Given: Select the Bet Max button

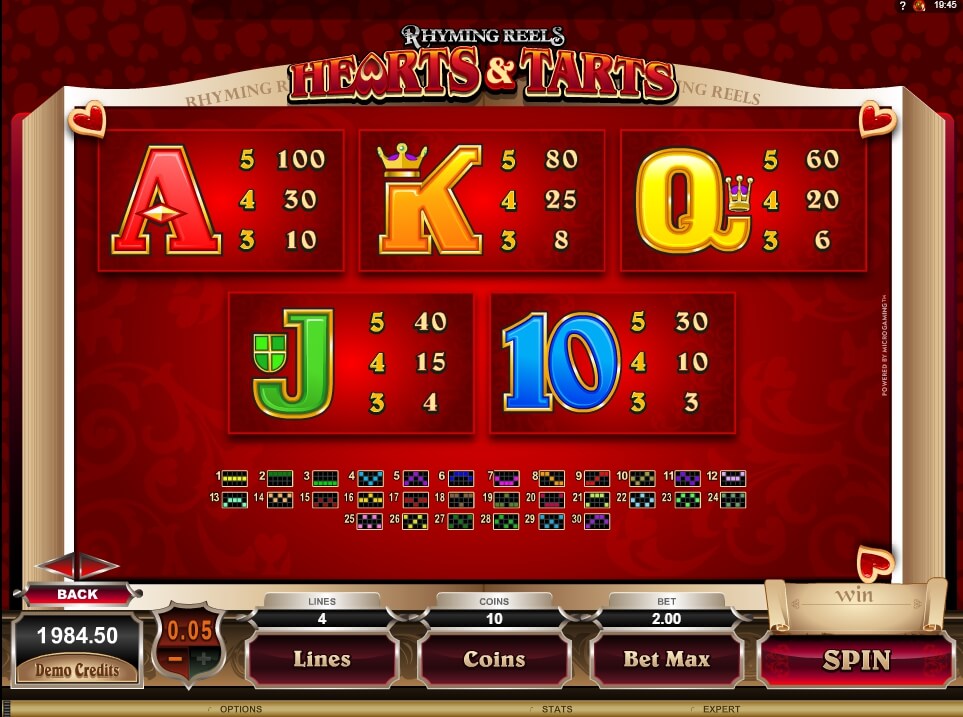Looking at the screenshot, I should (x=666, y=659).
